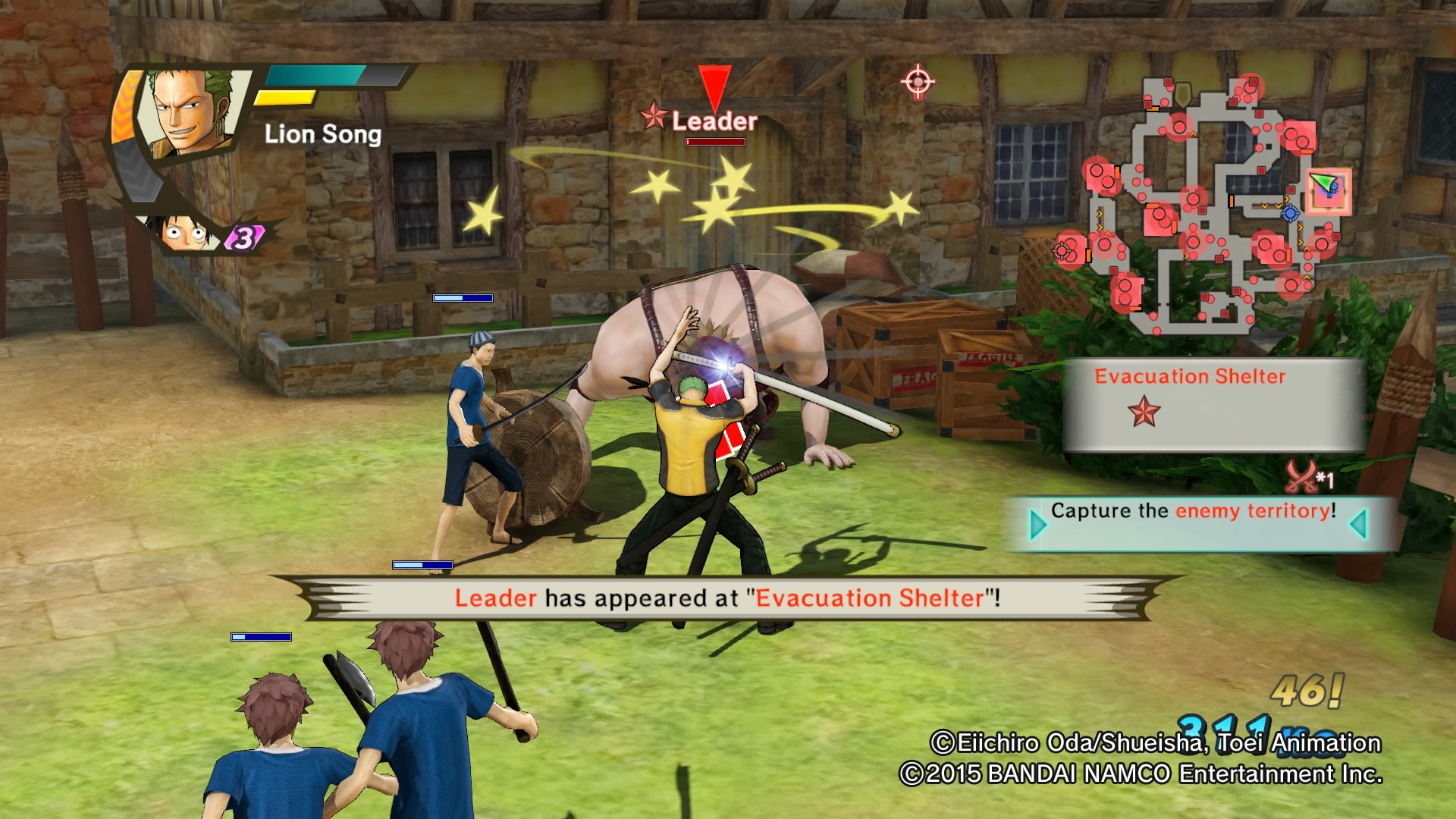Click the teal health bar under Lion Song
This screenshot has width=1456, height=819.
click(315, 76)
